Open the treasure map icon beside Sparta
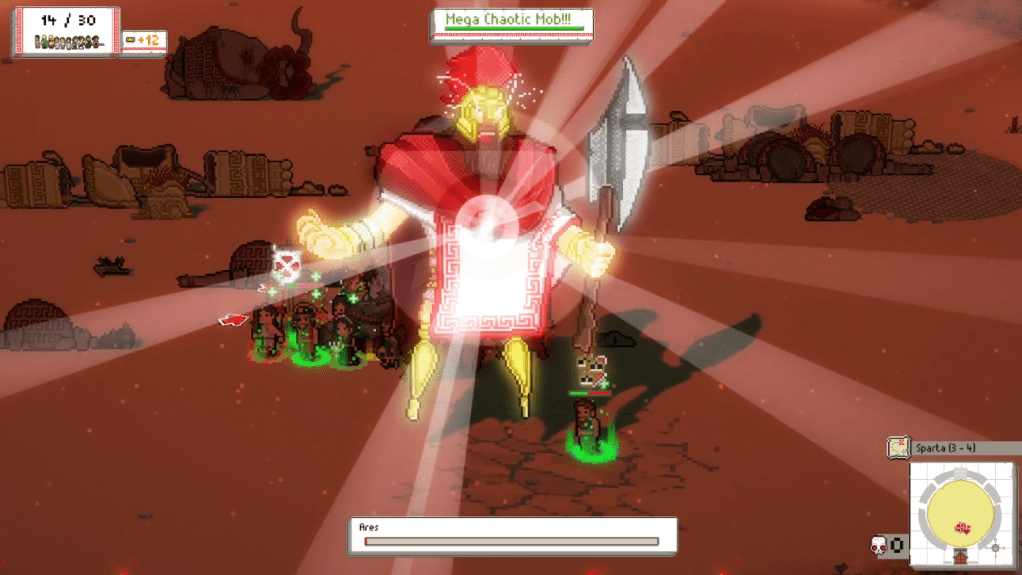Viewport: 1022px width, 575px height. click(x=898, y=447)
